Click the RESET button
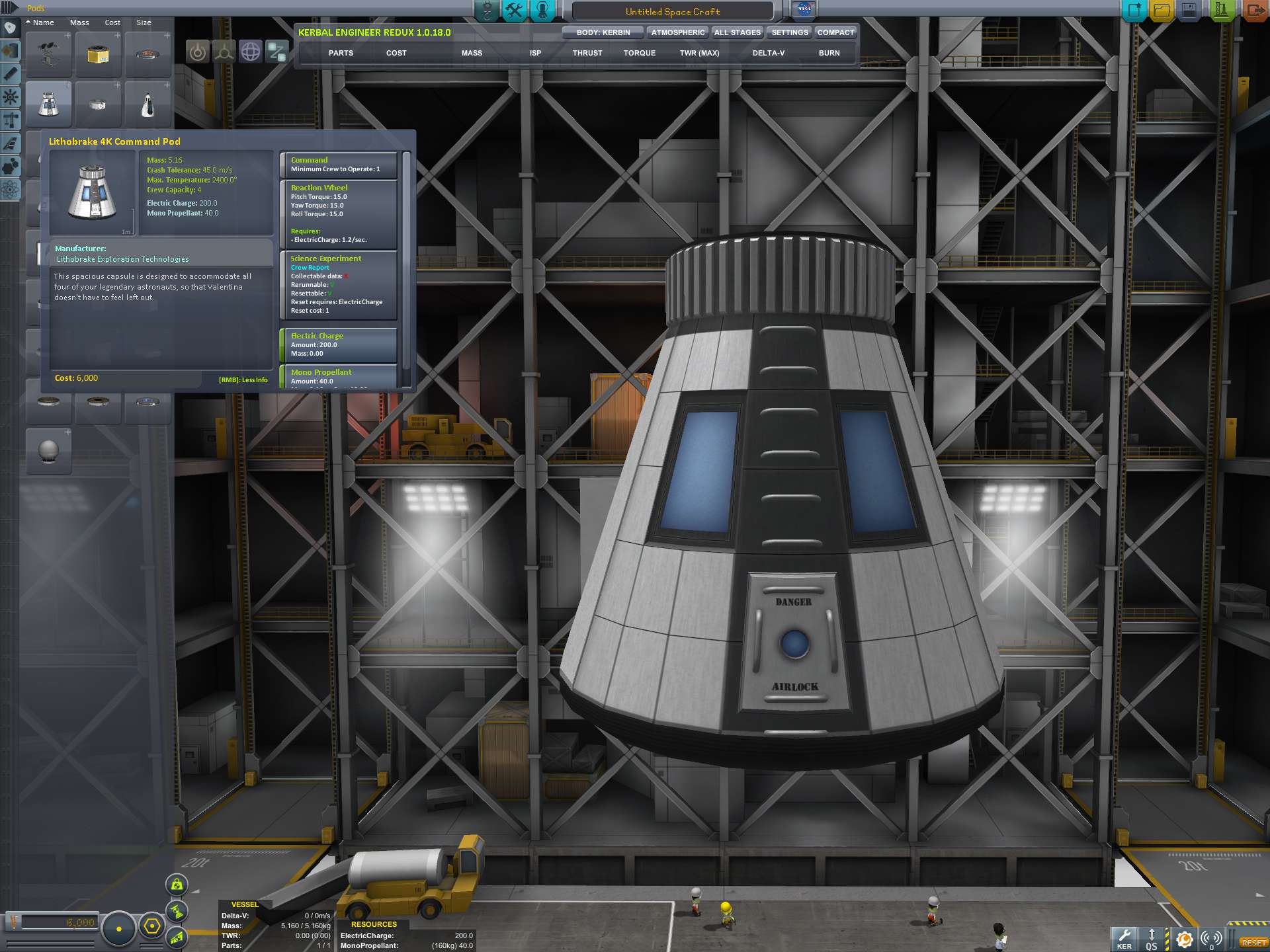The width and height of the screenshot is (1270, 952). tap(1253, 942)
